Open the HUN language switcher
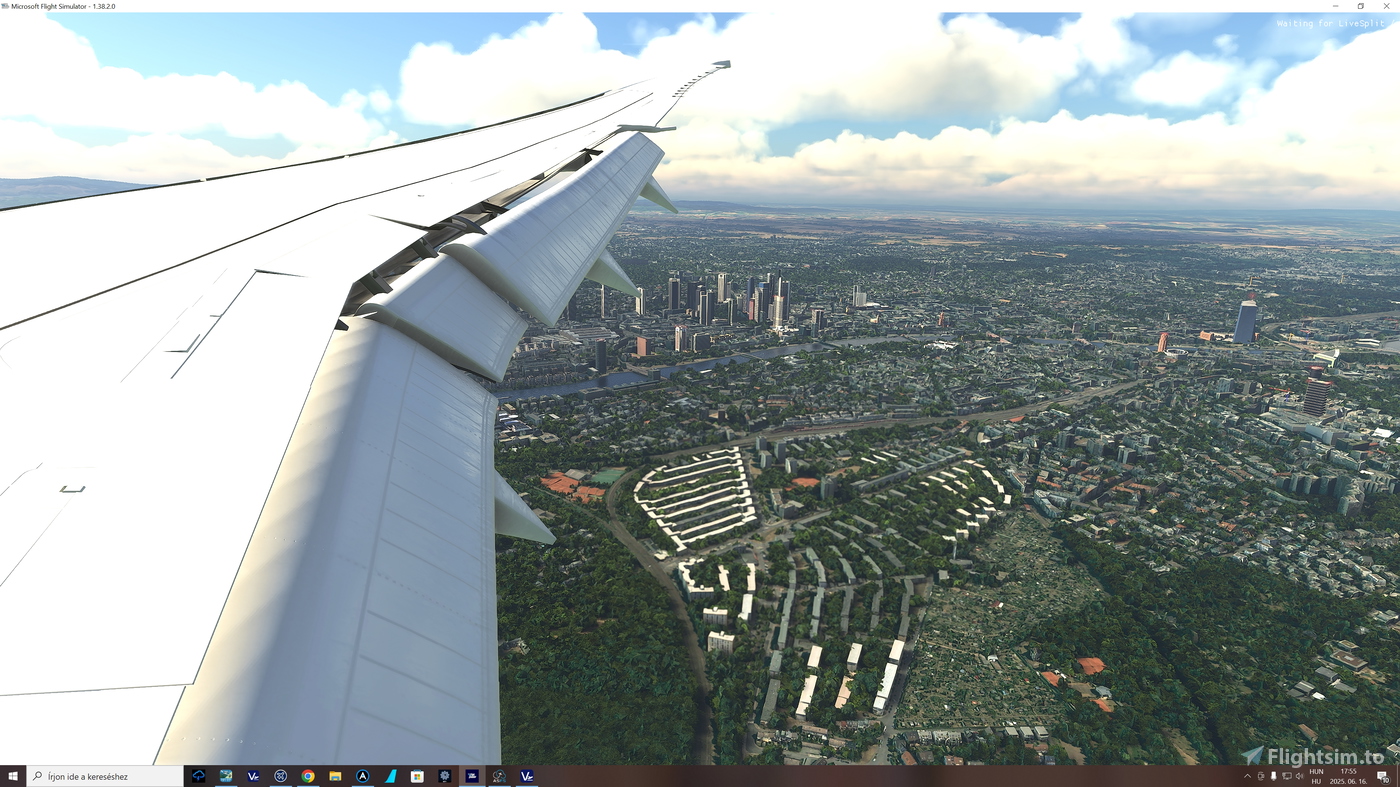Viewport: 1400px width, 787px height. point(1317,775)
